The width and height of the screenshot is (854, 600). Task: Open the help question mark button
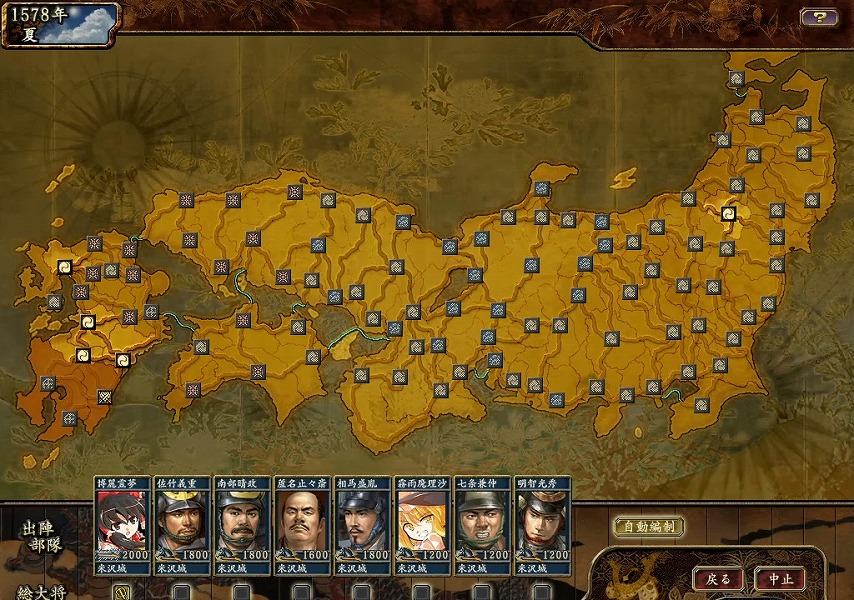pyautogui.click(x=818, y=17)
